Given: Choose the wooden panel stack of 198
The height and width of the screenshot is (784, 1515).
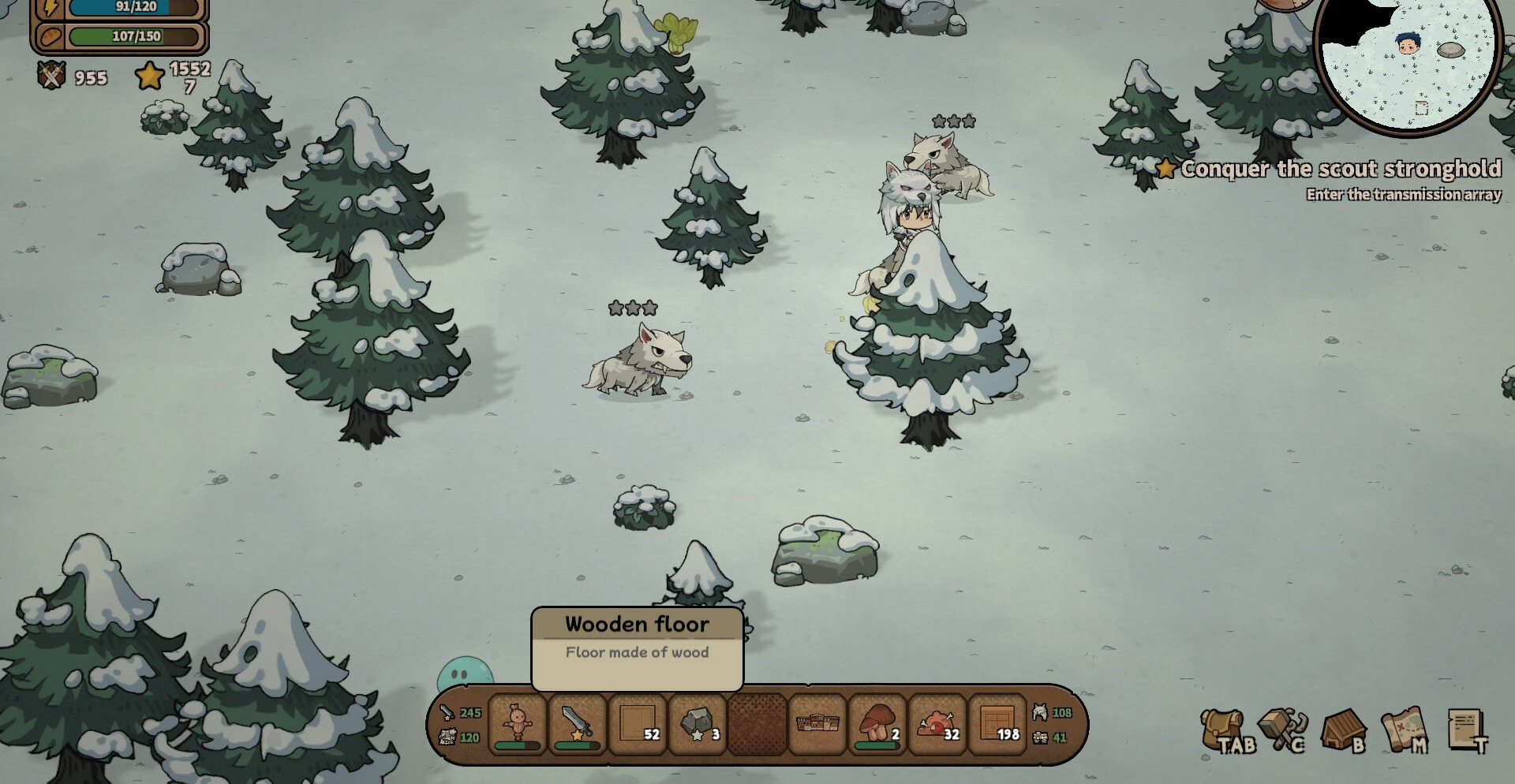Looking at the screenshot, I should [x=997, y=724].
